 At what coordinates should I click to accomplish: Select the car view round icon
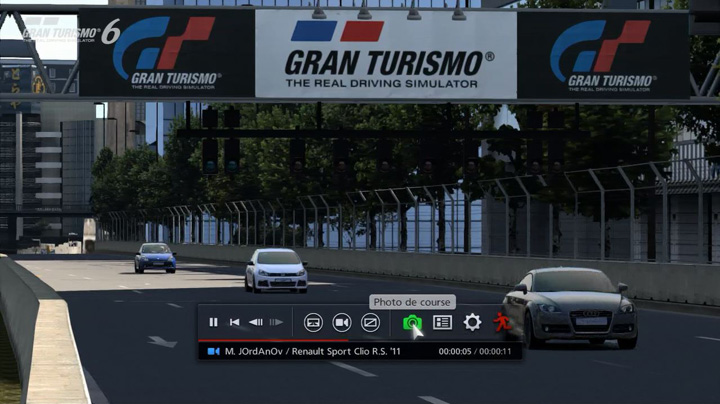tap(313, 322)
